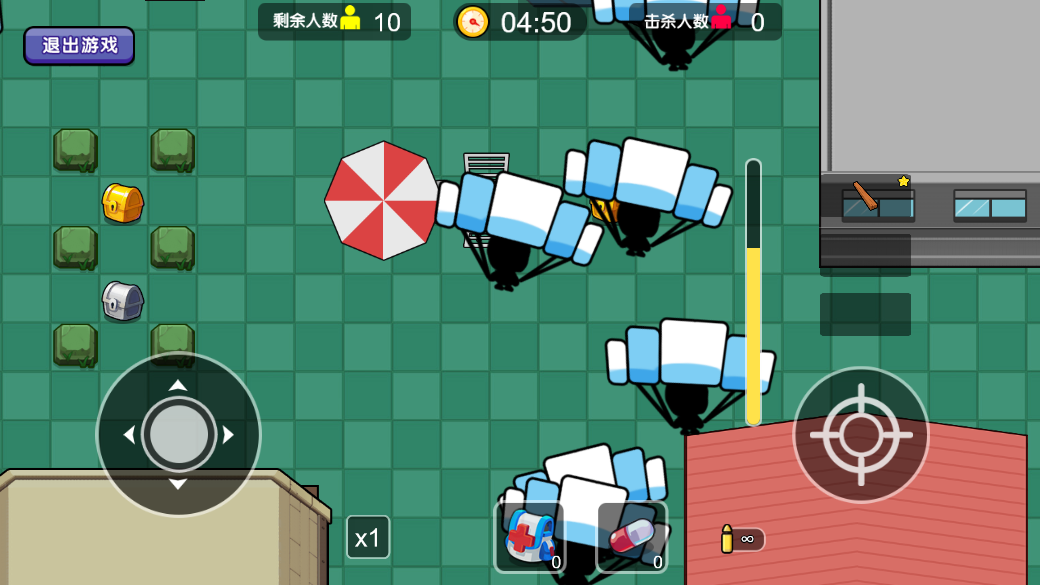This screenshot has width=1040, height=585.
Task: Use the medkit backpack item slot
Action: (x=530, y=538)
